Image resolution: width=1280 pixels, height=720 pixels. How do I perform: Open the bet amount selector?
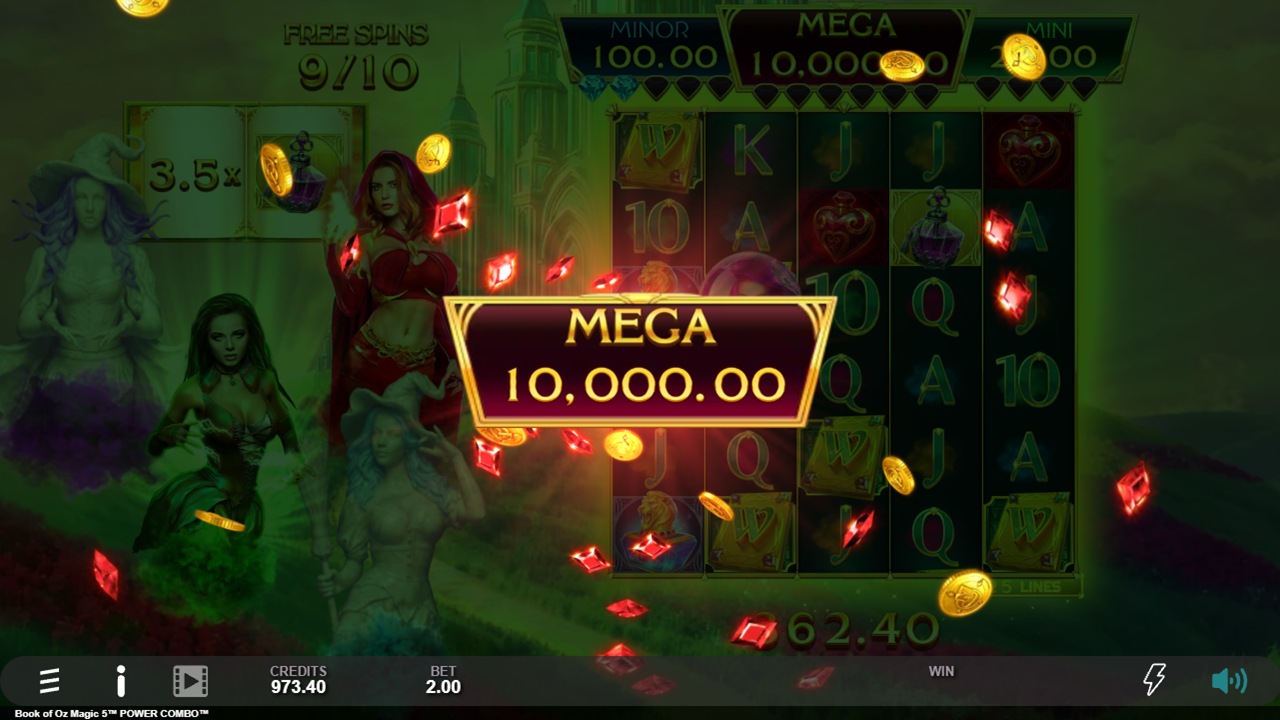(x=443, y=680)
